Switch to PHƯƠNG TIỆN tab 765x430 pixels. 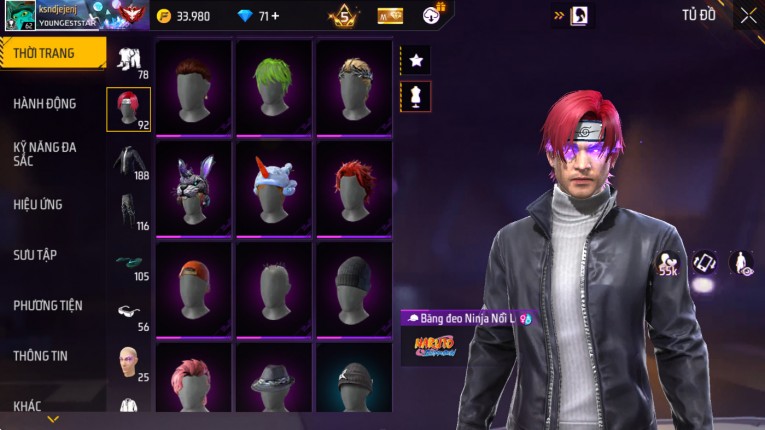click(48, 305)
